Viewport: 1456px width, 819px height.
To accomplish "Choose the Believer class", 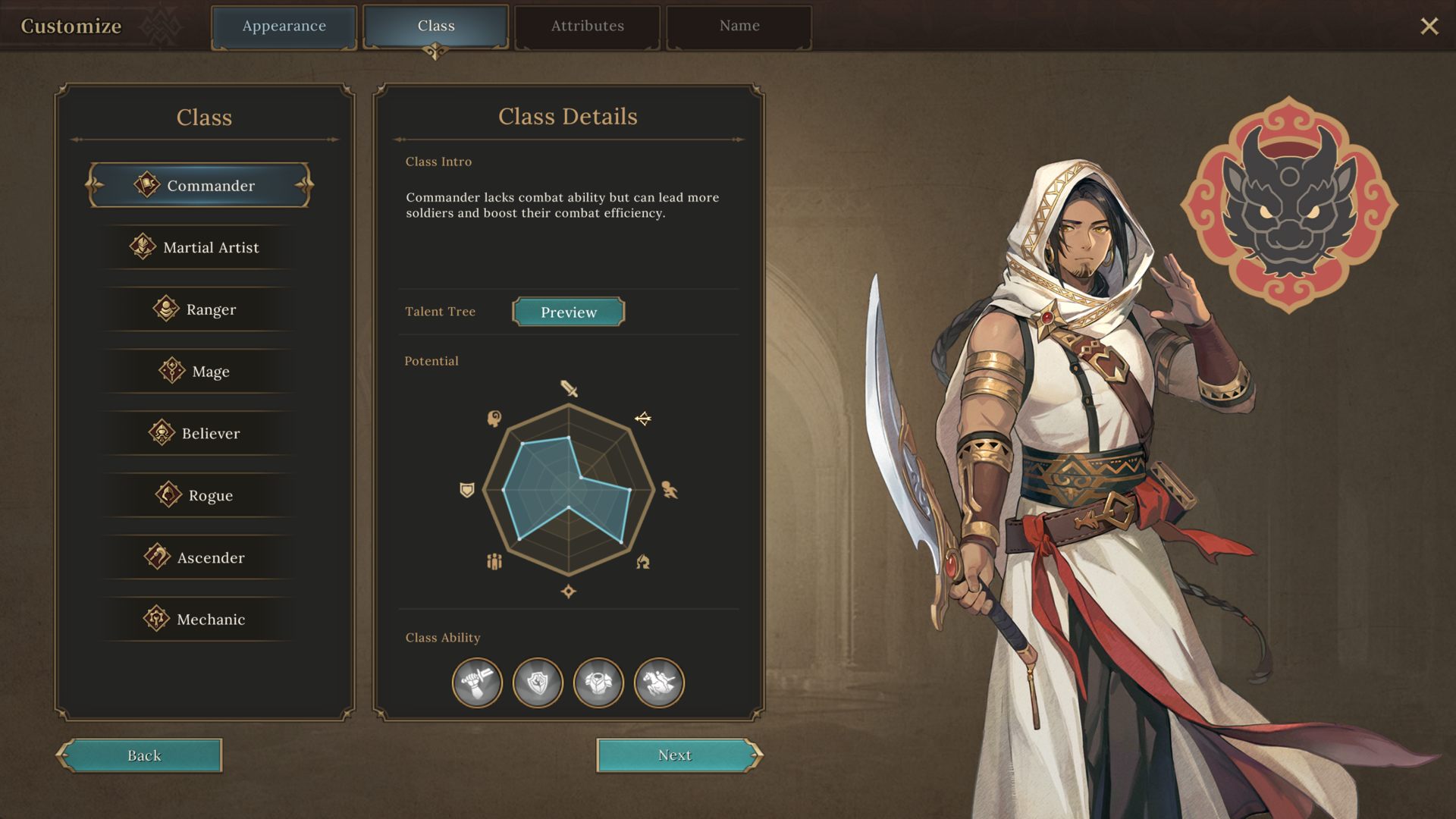I will [200, 434].
